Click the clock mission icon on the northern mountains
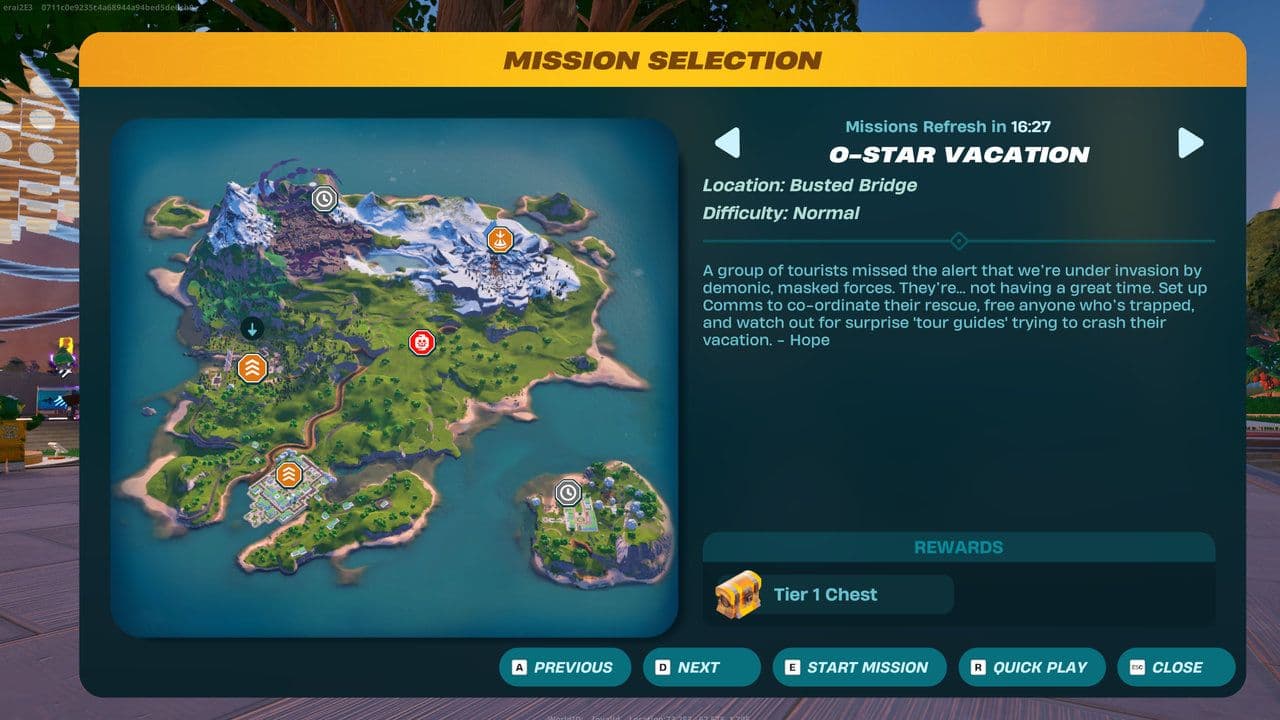The height and width of the screenshot is (720, 1280). 323,199
